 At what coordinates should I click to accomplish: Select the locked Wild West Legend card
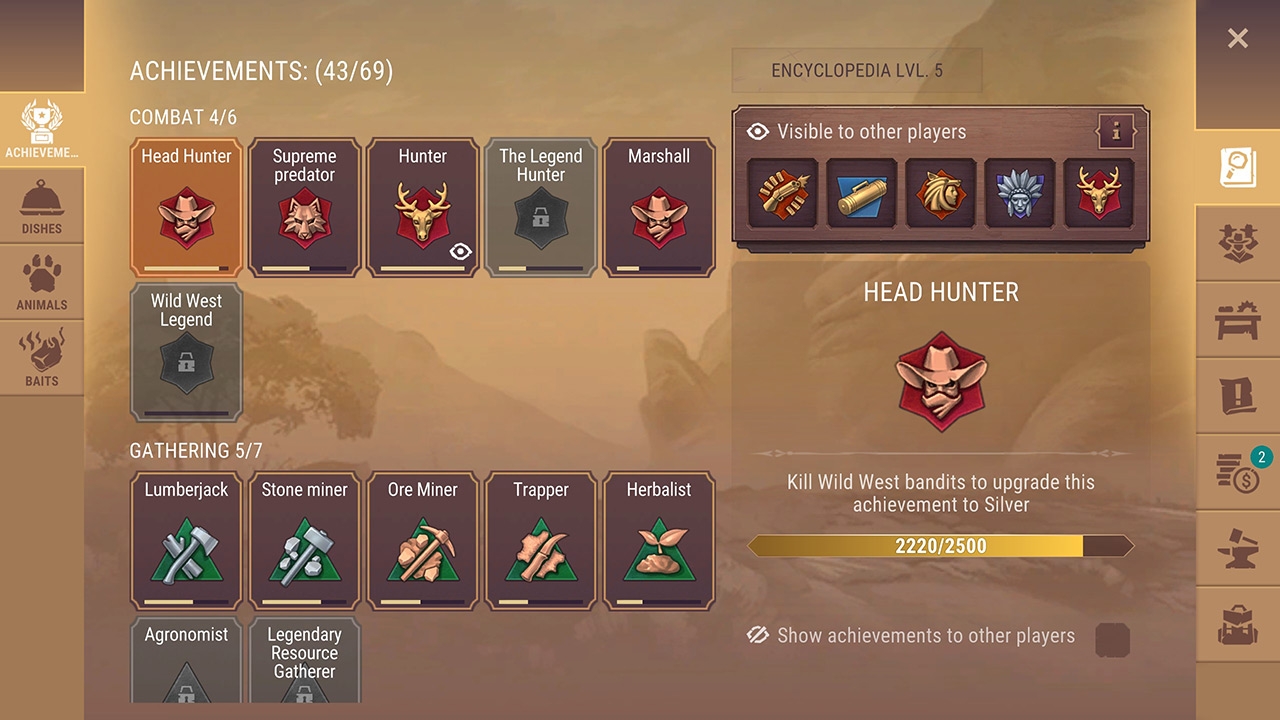(x=186, y=352)
